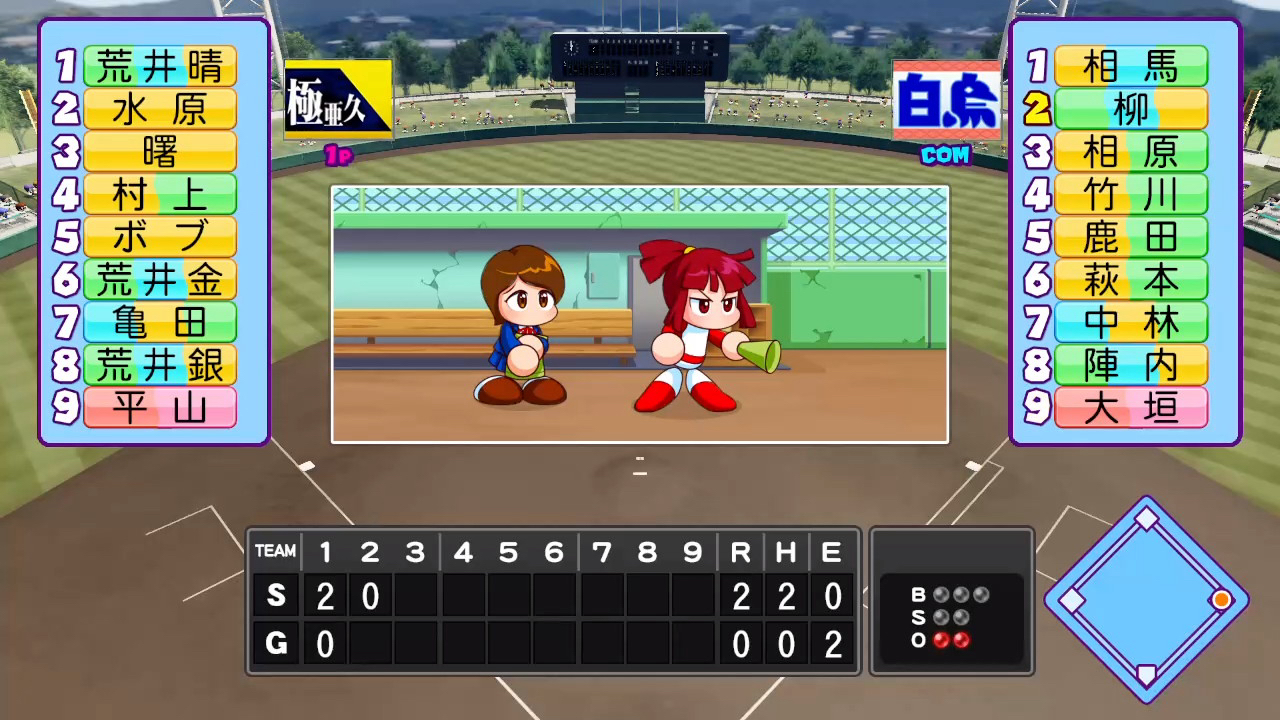Select 荒井金 in the lineup list
1280x720 pixels.
[159, 280]
